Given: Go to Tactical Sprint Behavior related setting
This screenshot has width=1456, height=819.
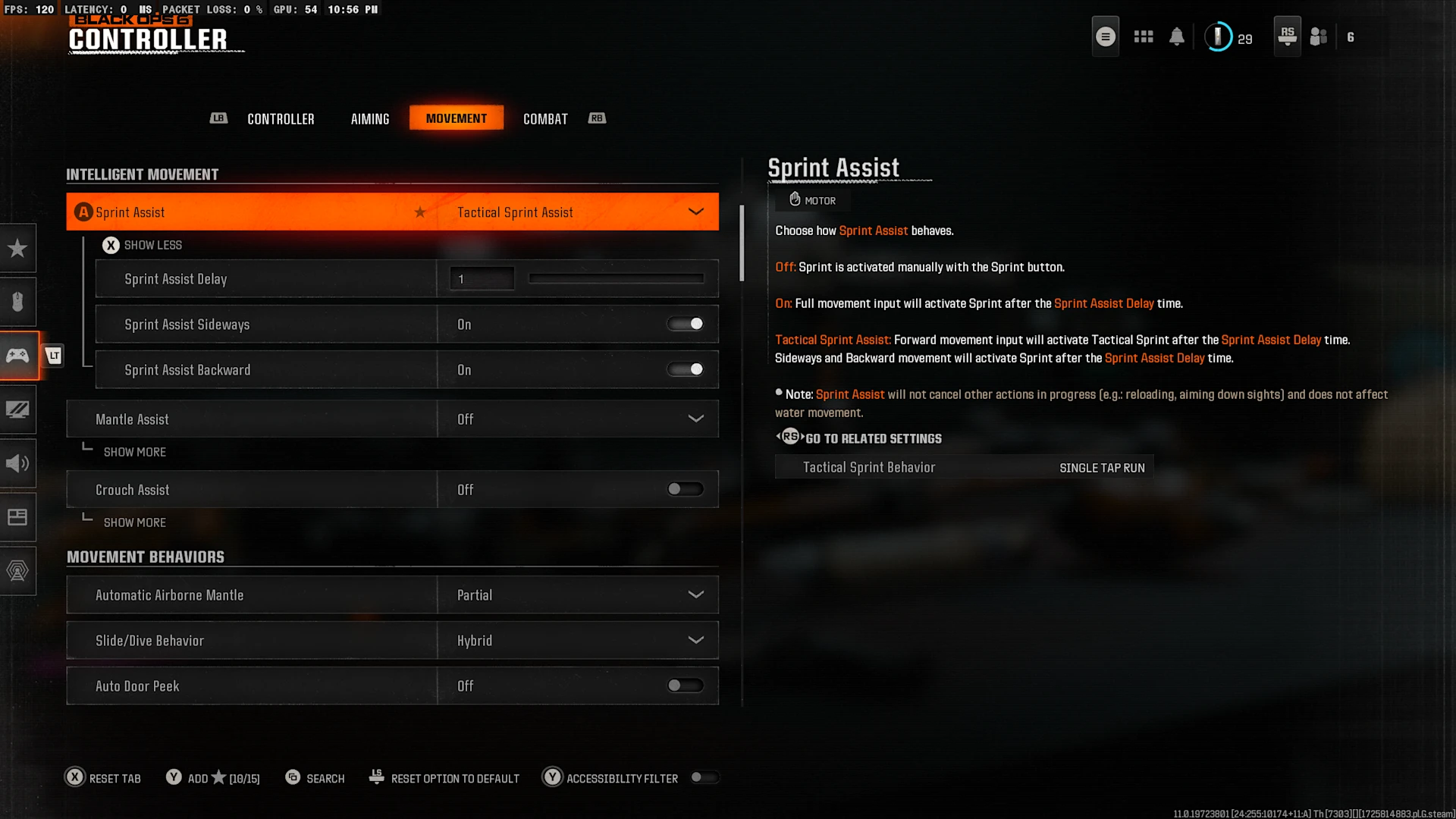Looking at the screenshot, I should click(964, 468).
